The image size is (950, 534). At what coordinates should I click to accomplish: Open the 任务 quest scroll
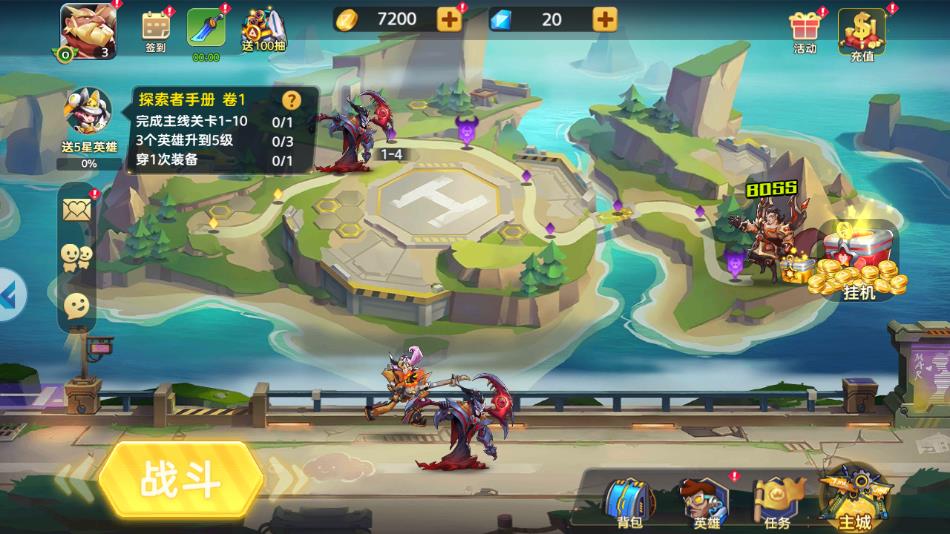tap(776, 501)
